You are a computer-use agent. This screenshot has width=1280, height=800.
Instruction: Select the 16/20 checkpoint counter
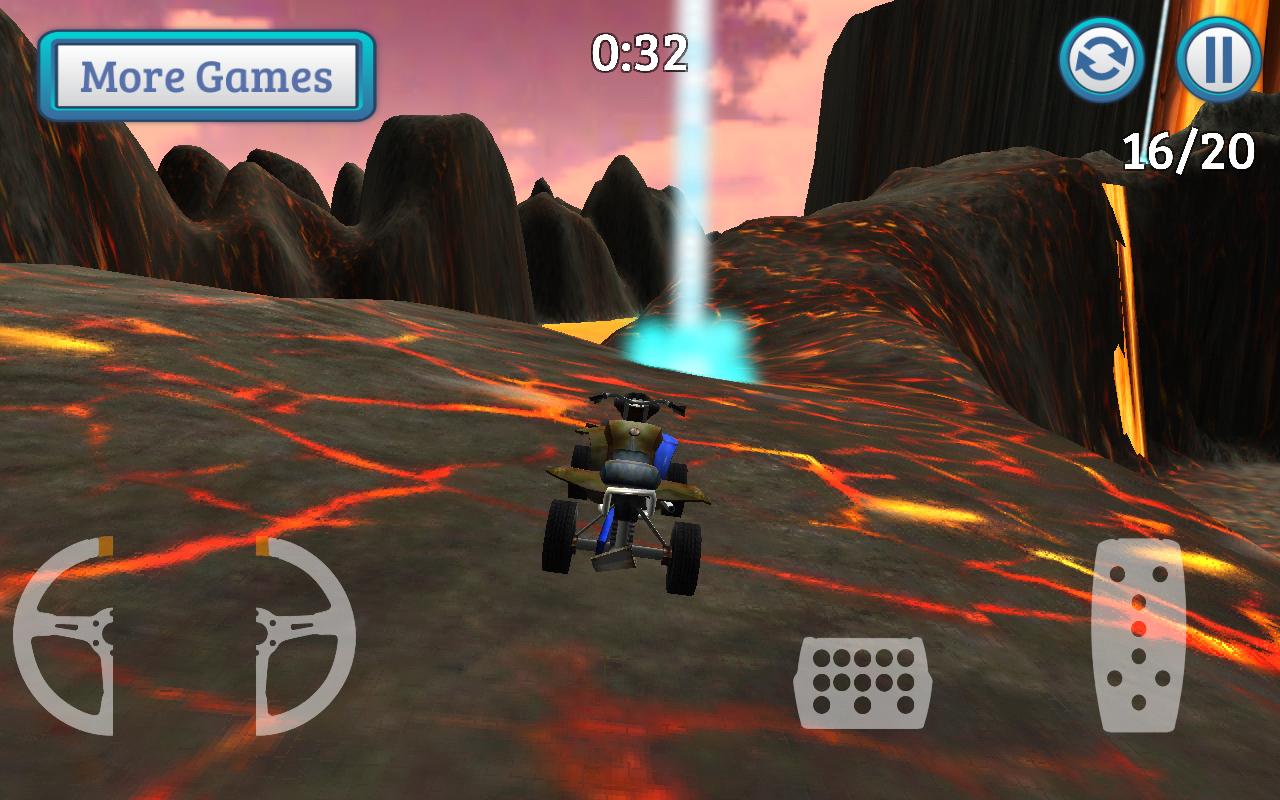(x=1191, y=150)
